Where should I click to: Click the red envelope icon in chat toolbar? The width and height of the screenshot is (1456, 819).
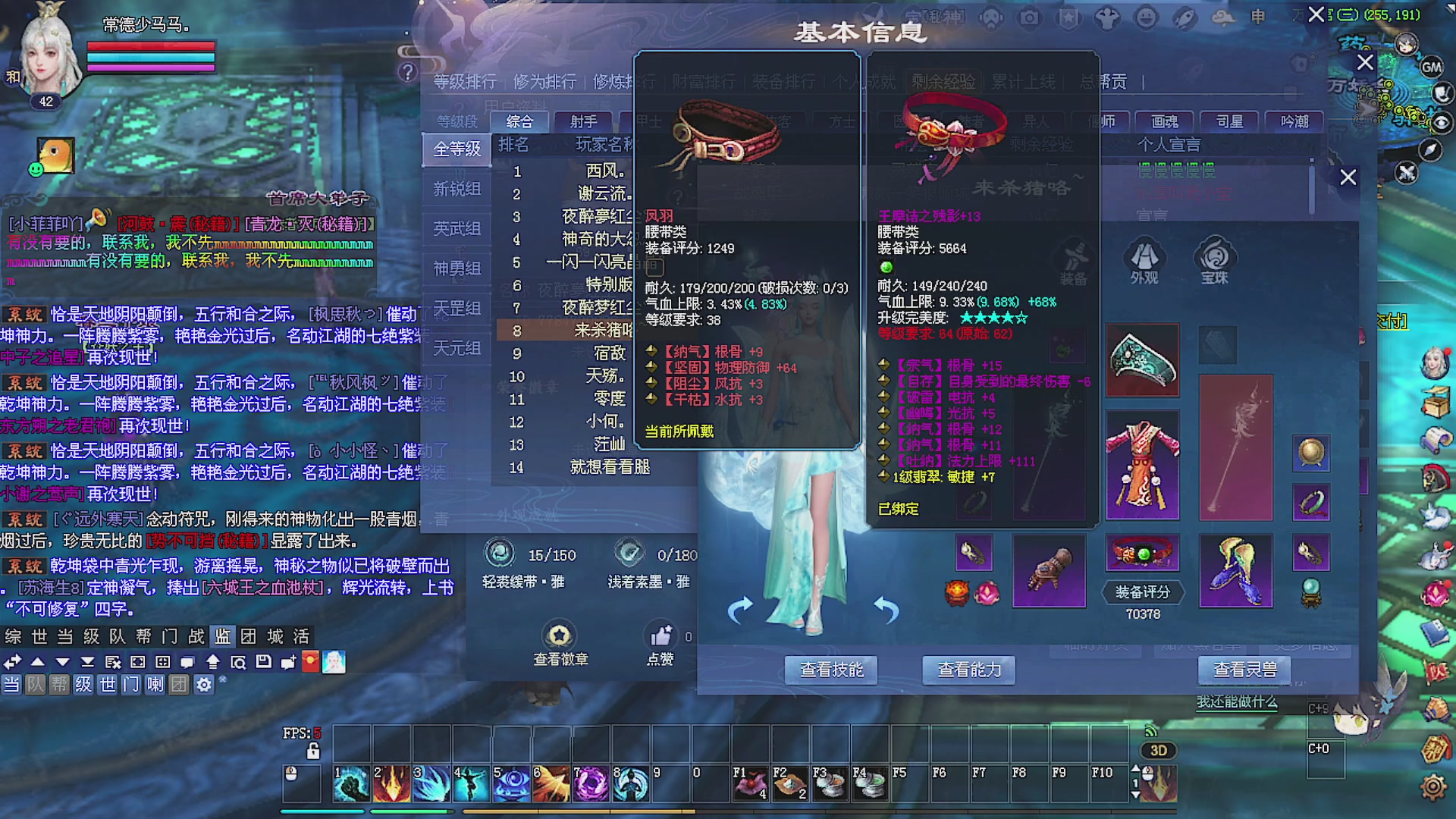(309, 662)
